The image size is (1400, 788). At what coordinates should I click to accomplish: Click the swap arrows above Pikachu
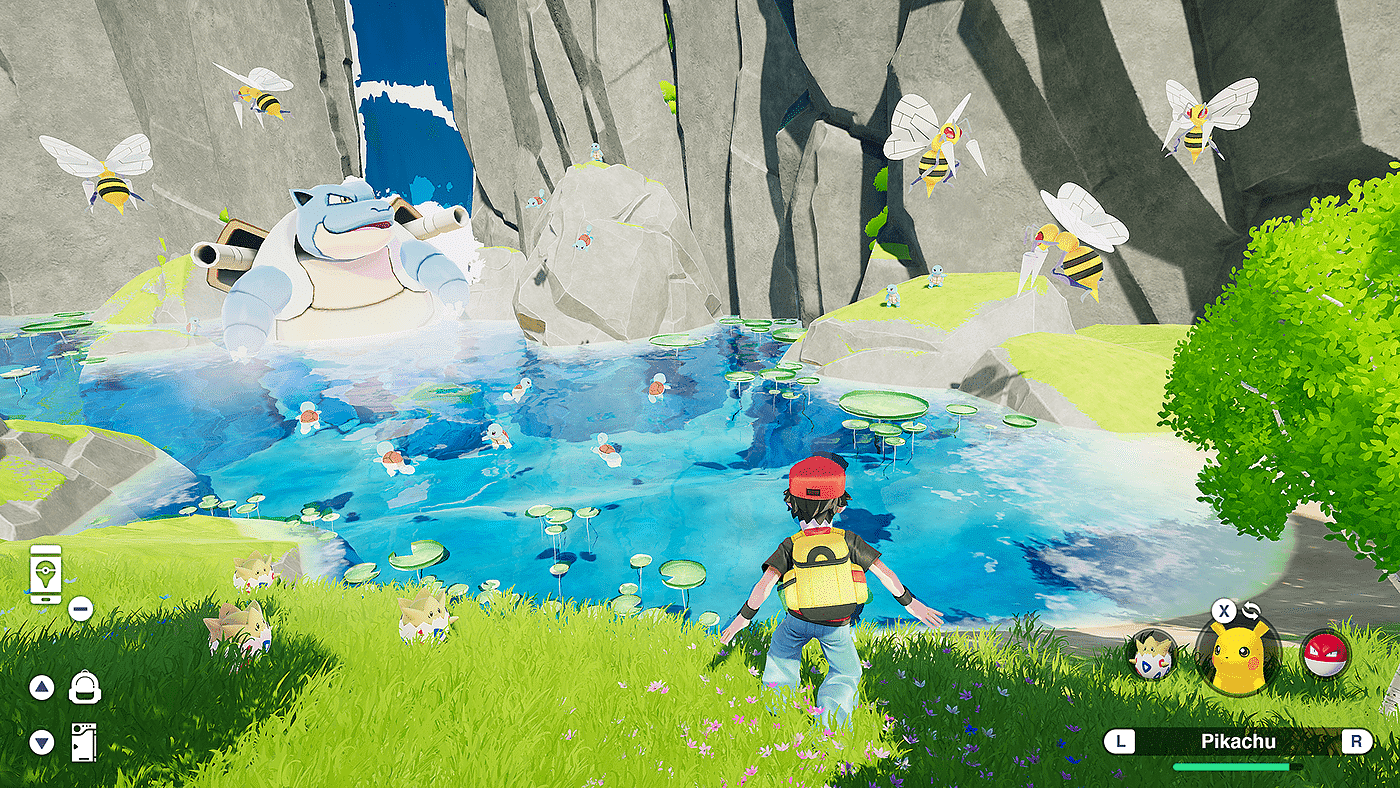tap(1252, 611)
